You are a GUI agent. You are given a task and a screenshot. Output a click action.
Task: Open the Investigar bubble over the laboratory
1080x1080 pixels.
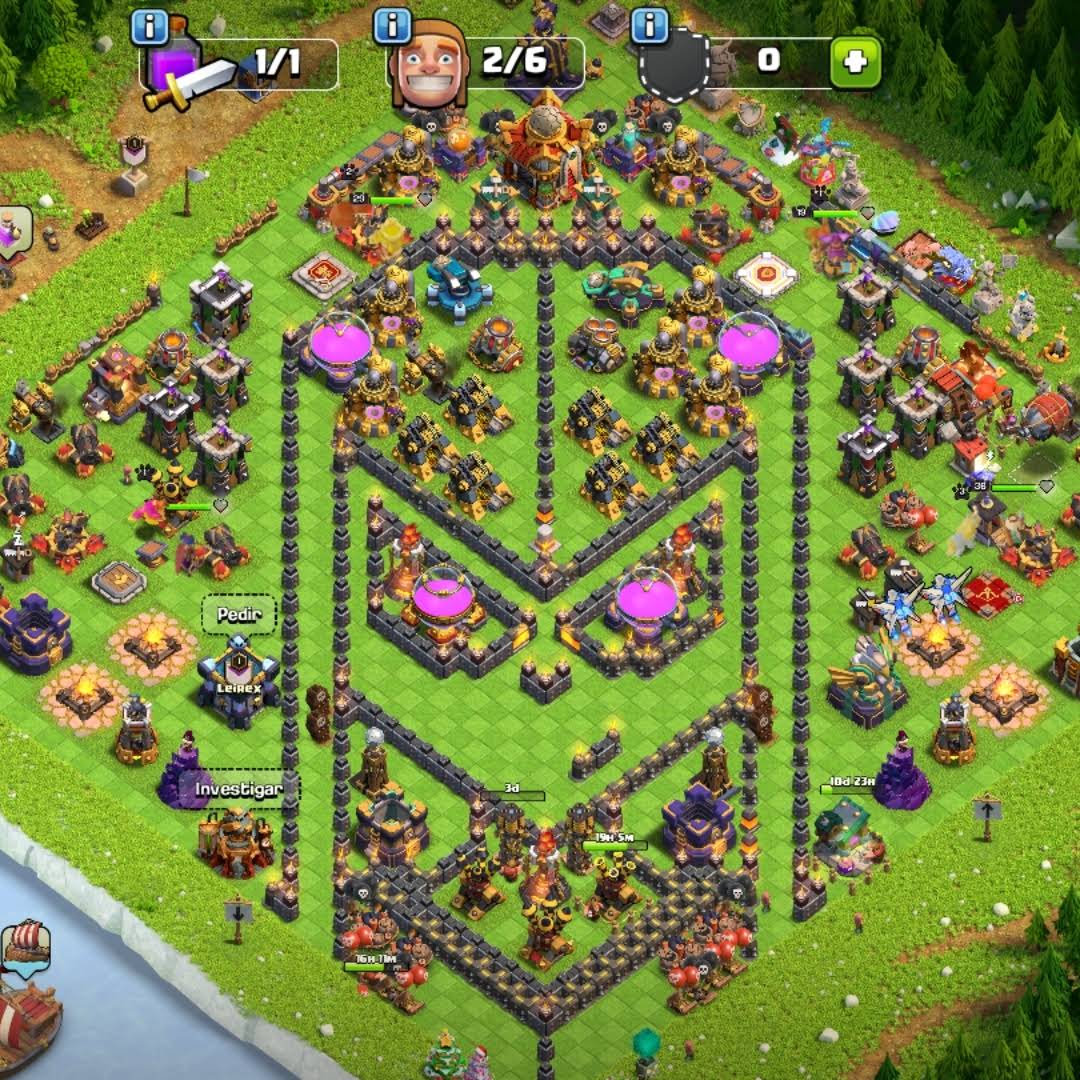236,789
